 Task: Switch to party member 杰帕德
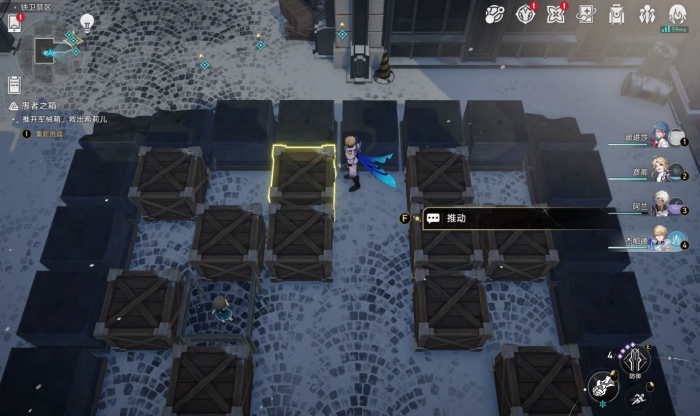pyautogui.click(x=660, y=241)
